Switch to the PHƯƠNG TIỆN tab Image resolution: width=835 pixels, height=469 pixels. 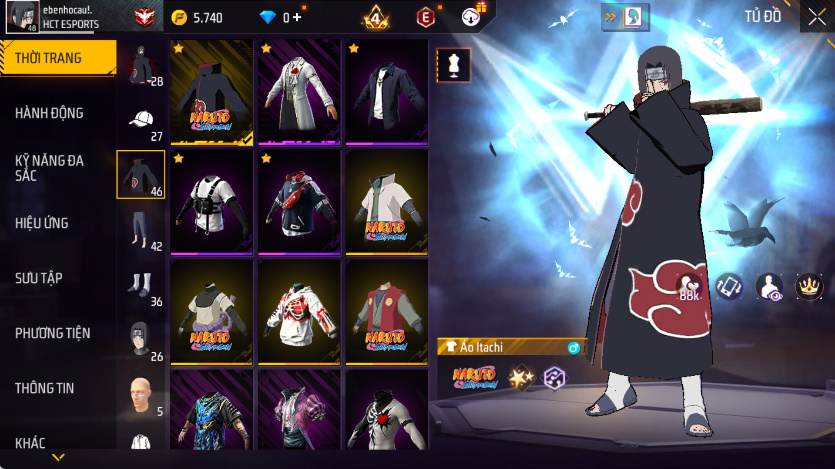click(x=53, y=332)
